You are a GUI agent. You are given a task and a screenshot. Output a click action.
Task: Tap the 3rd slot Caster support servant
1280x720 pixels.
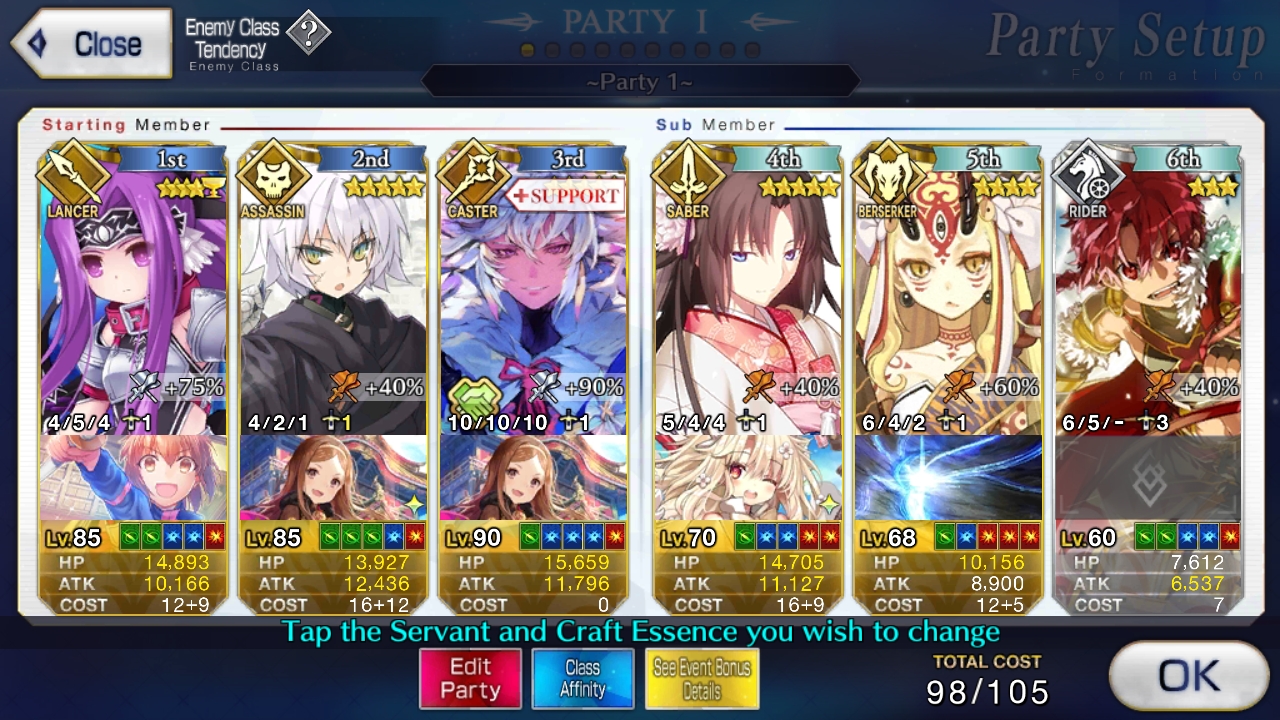tap(533, 300)
